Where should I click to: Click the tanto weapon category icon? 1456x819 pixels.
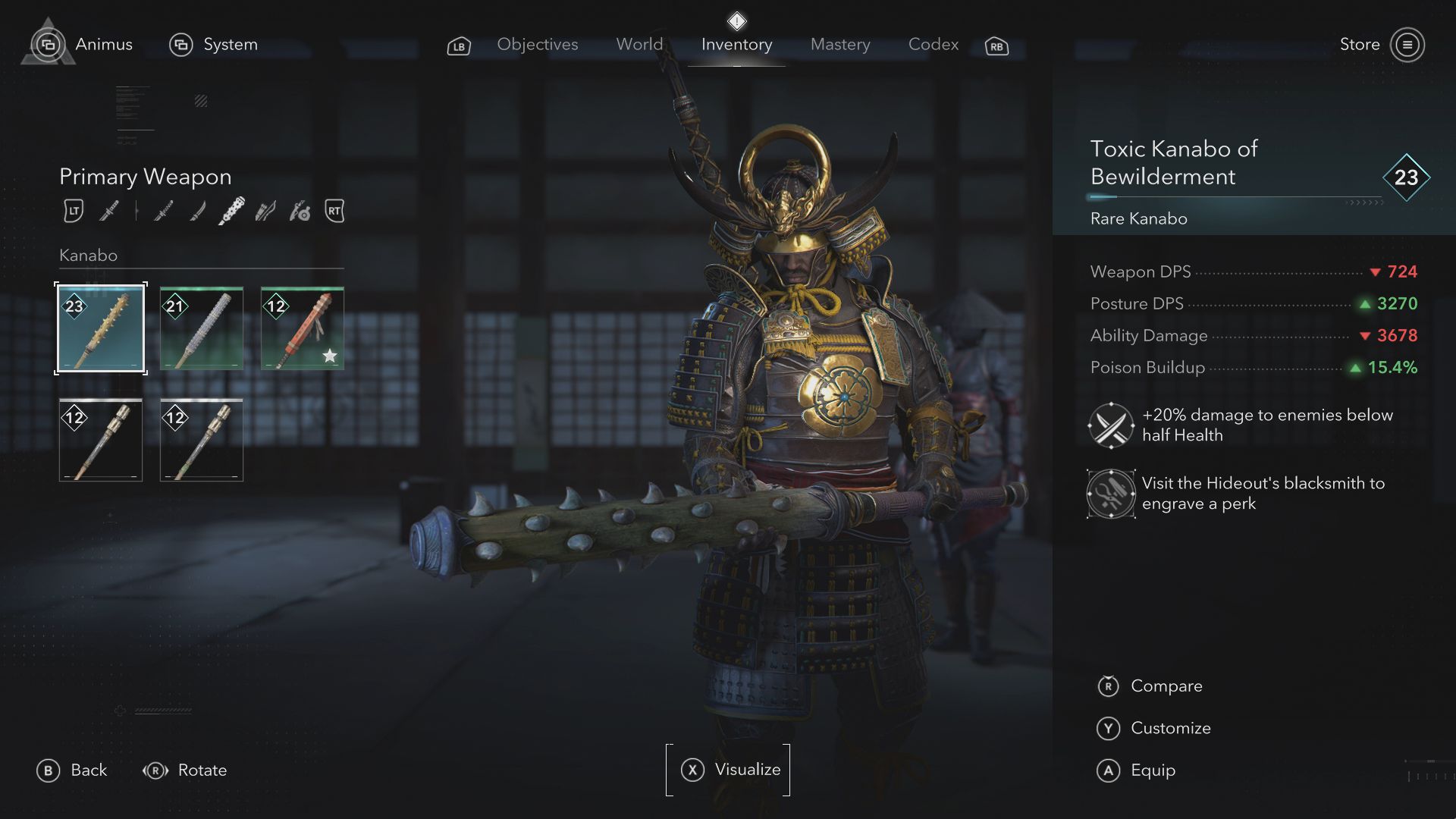[x=196, y=212]
